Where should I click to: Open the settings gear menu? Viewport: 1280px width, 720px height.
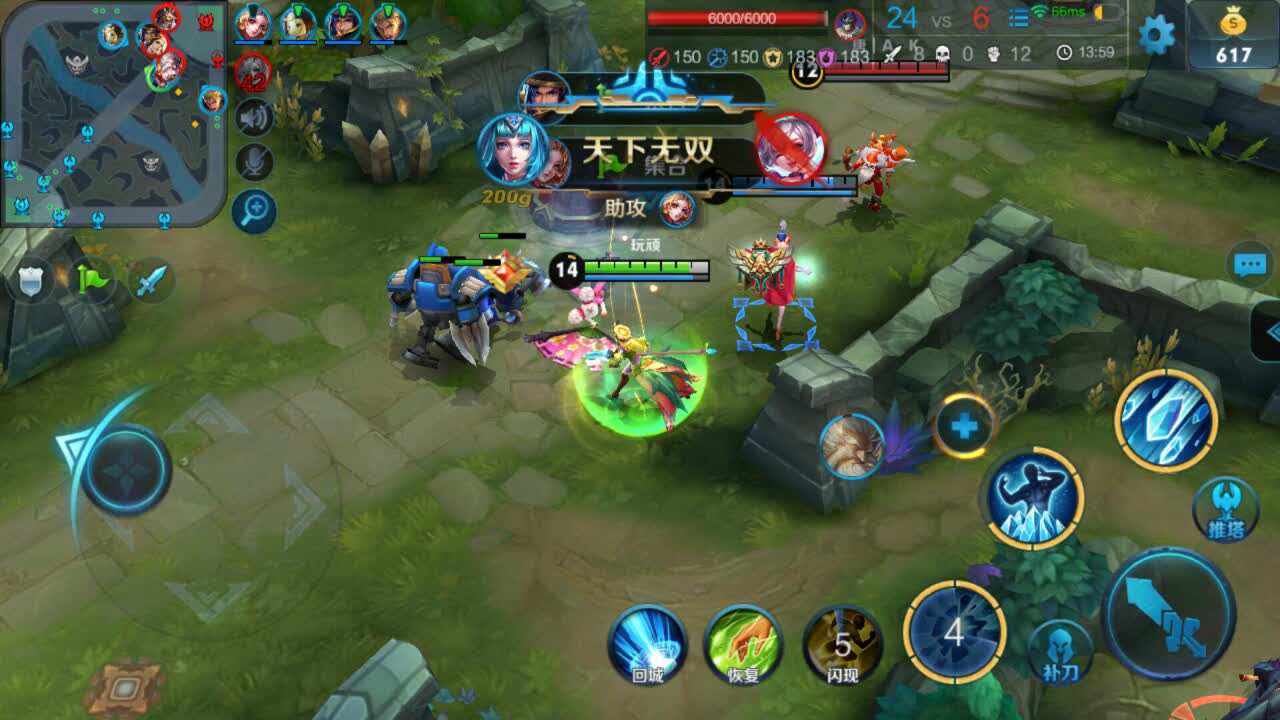pos(1157,36)
